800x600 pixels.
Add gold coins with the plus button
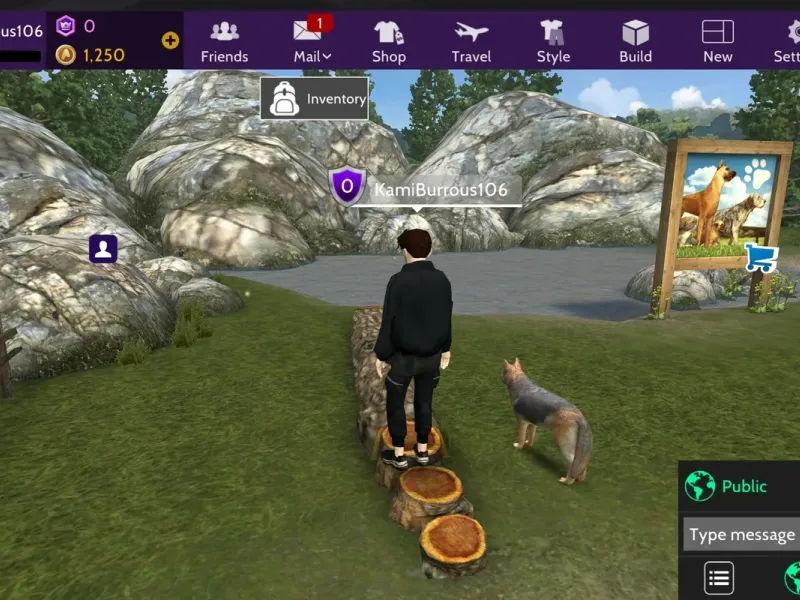click(170, 41)
